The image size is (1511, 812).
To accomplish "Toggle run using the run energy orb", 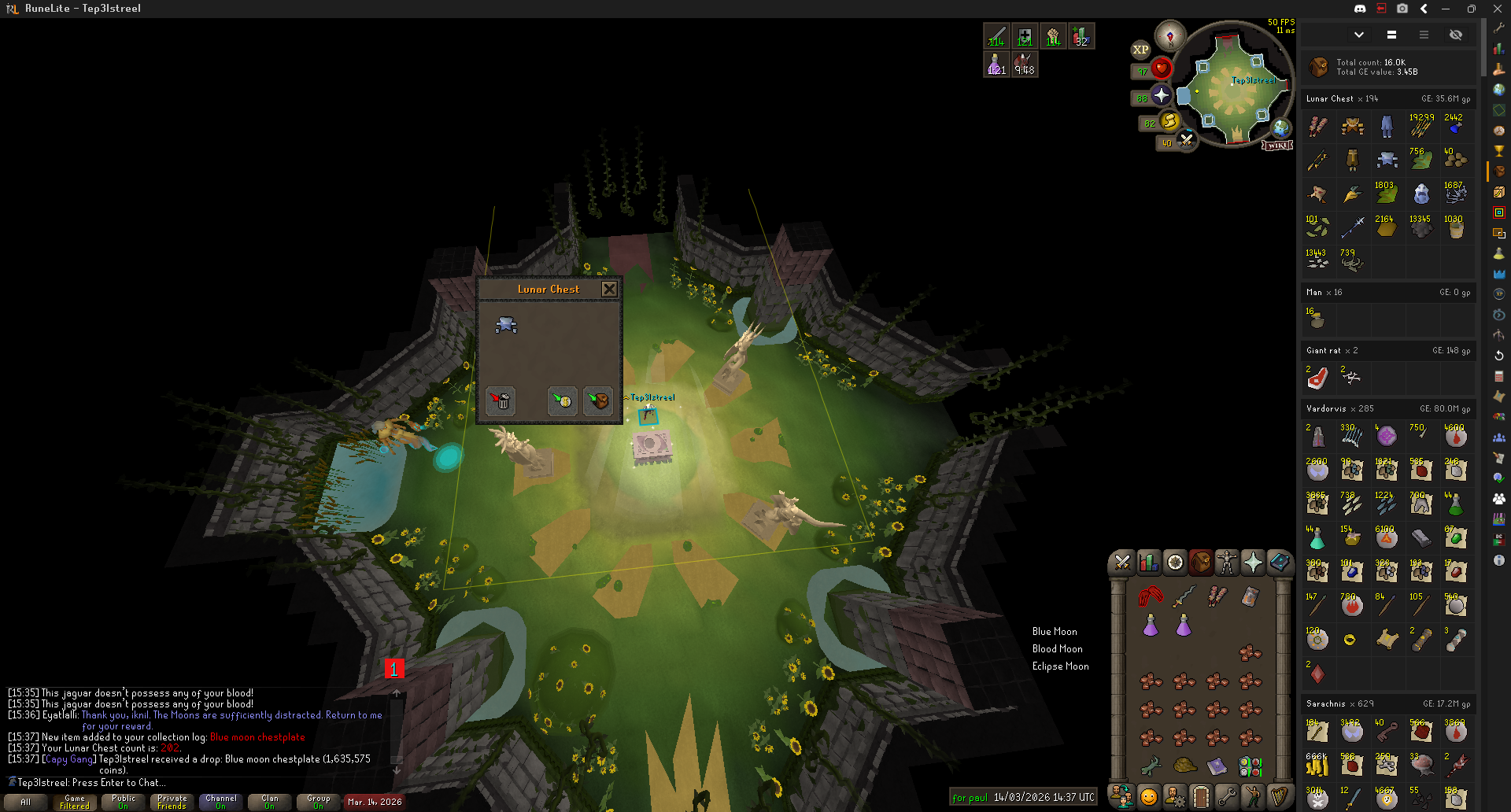I will point(1169,121).
